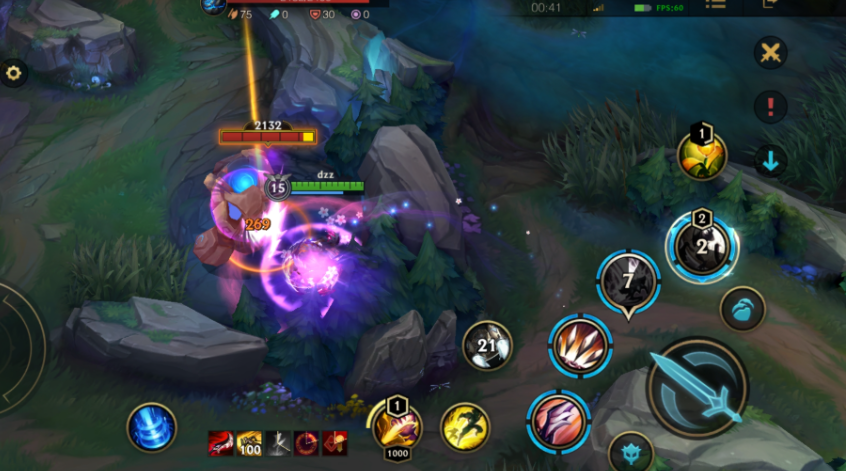Buy the suggested item costing 1000 gold
Viewport: 846px width, 471px height.
397,427
